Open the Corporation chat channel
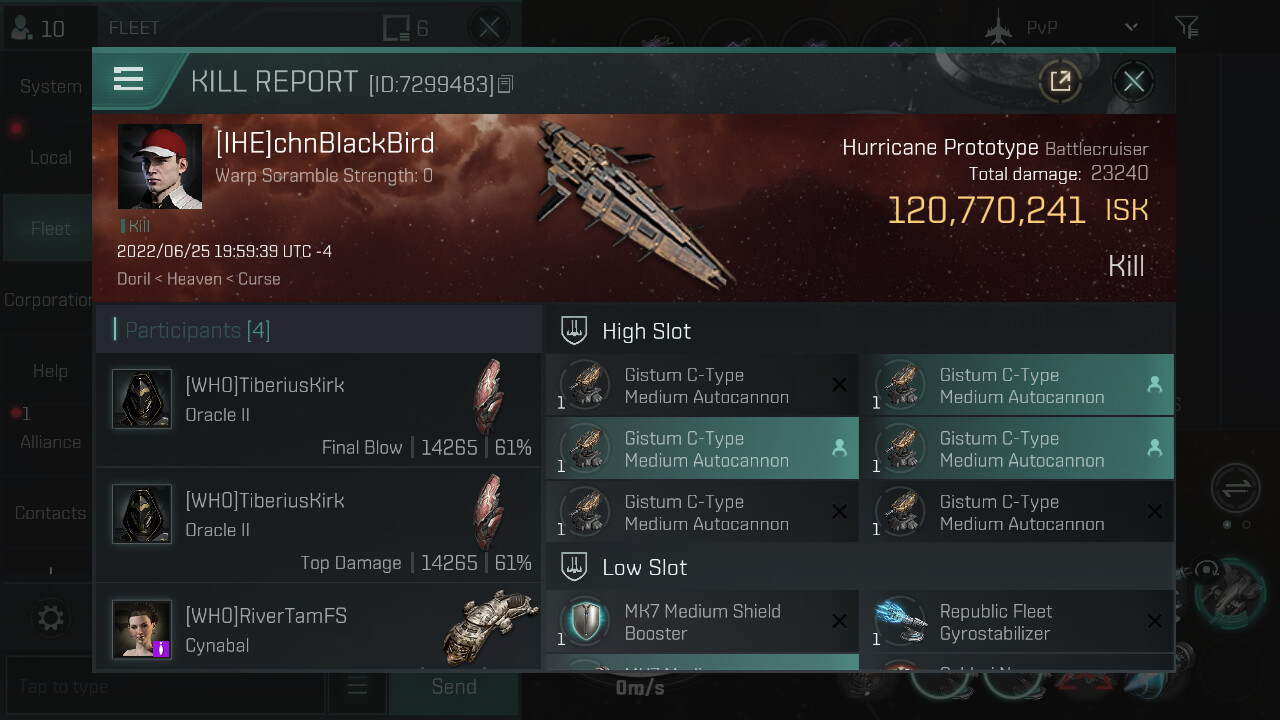The image size is (1280, 720). [x=48, y=300]
